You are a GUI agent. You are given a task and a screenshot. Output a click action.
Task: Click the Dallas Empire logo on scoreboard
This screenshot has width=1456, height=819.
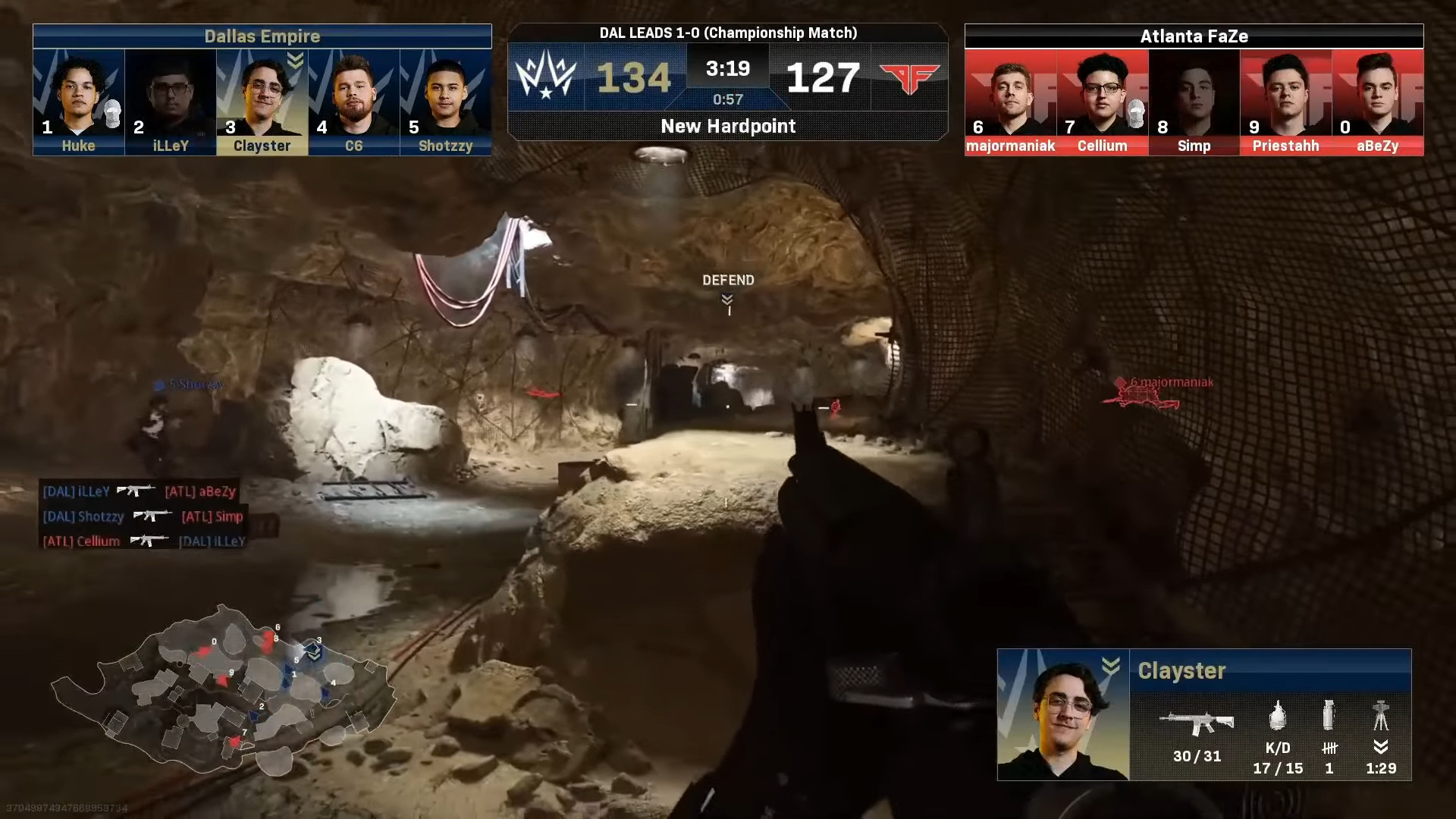(x=546, y=77)
